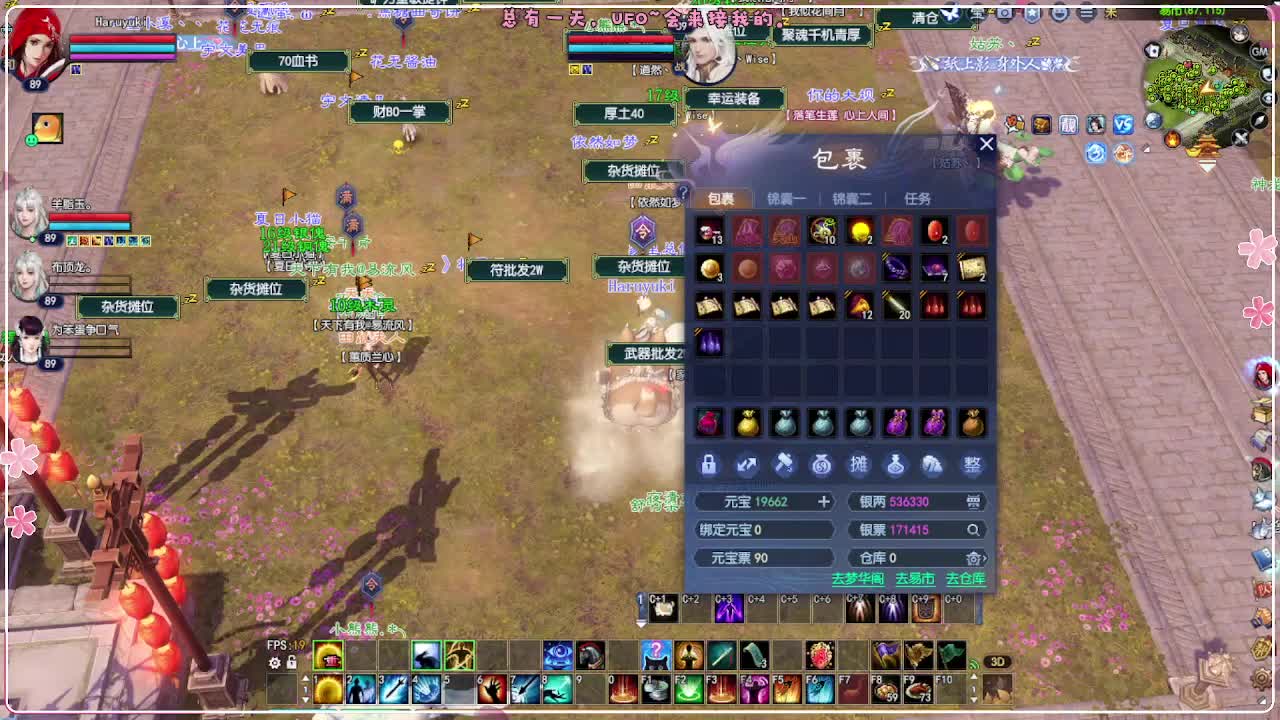Click the GM icon beside the minimap

click(1257, 51)
